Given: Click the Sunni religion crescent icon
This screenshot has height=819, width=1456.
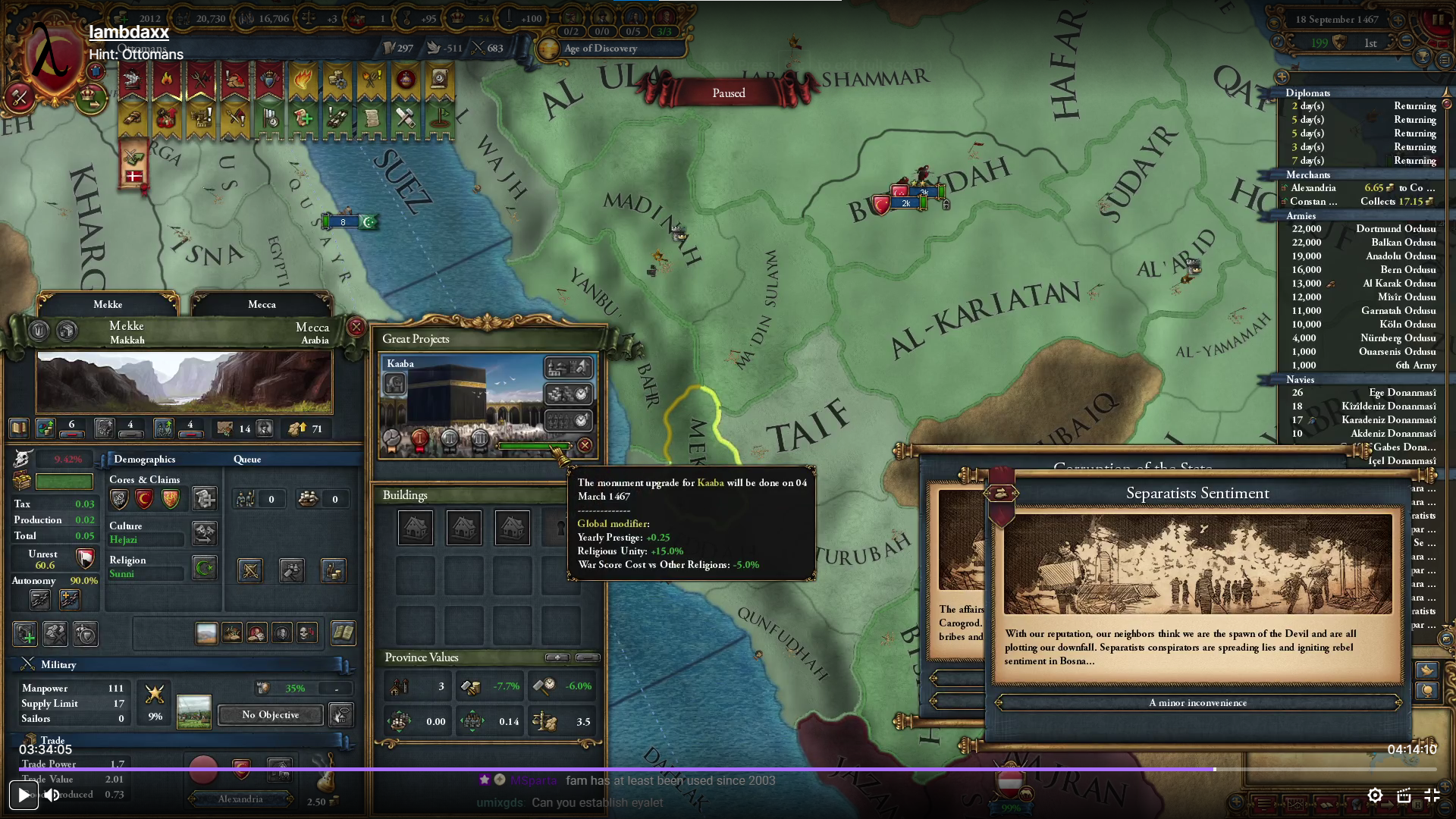Looking at the screenshot, I should pyautogui.click(x=204, y=567).
